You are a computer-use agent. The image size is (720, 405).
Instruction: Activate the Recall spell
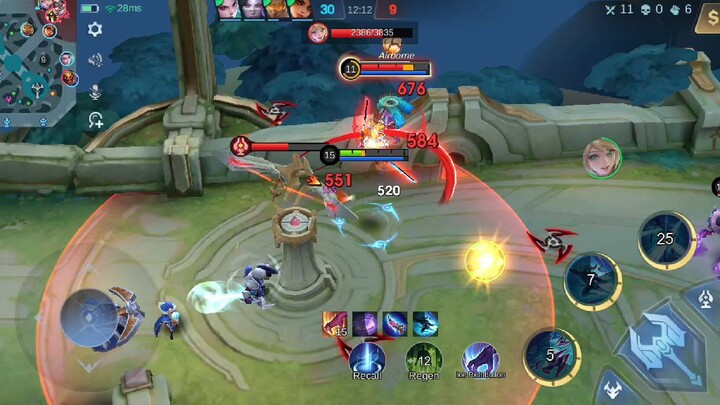(367, 358)
